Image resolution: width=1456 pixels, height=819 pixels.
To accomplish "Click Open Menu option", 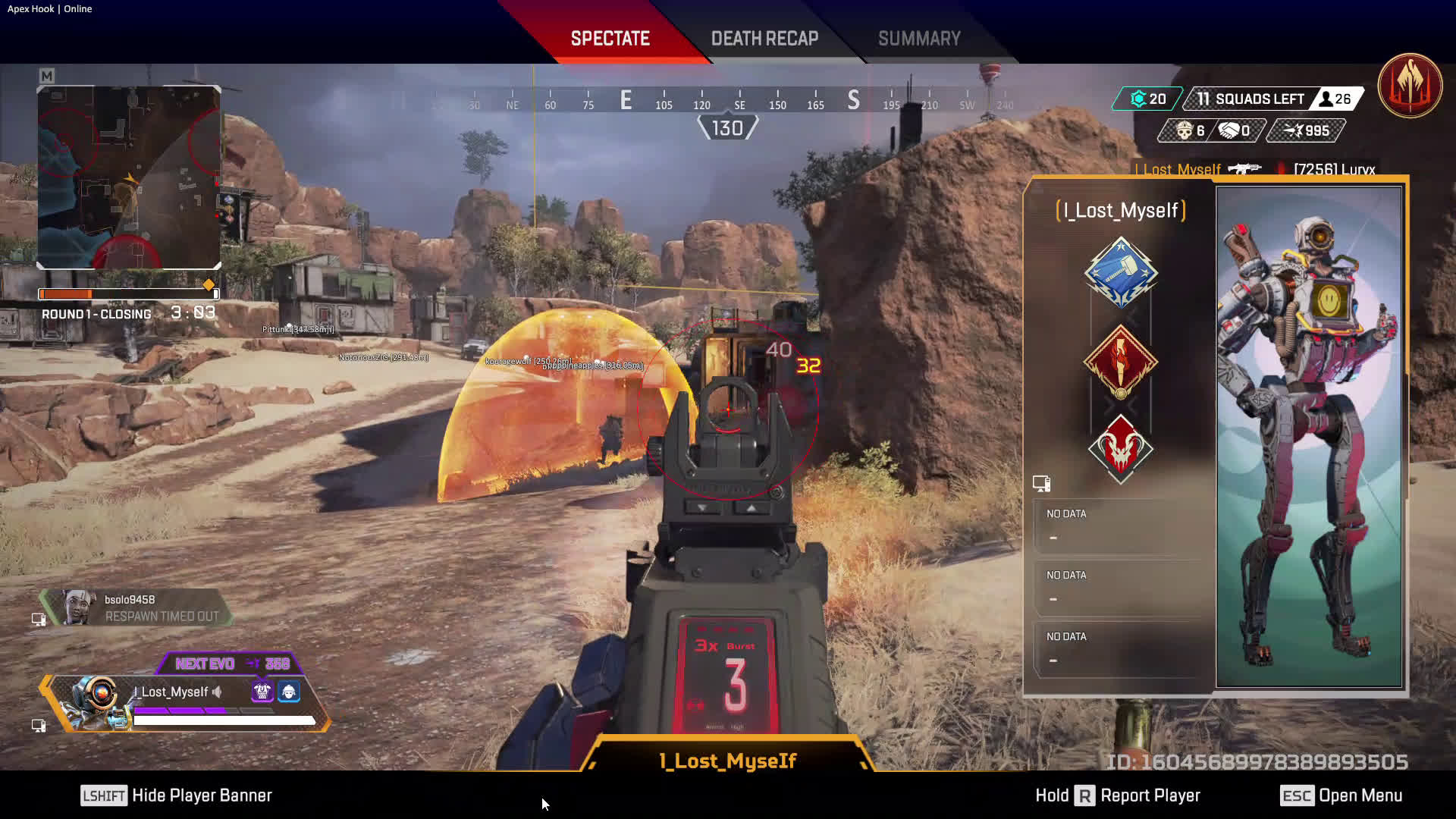I will point(1341,795).
